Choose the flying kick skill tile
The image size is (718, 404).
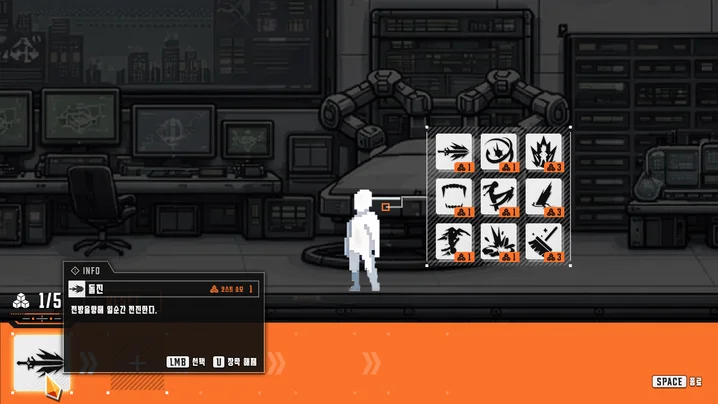[499, 197]
